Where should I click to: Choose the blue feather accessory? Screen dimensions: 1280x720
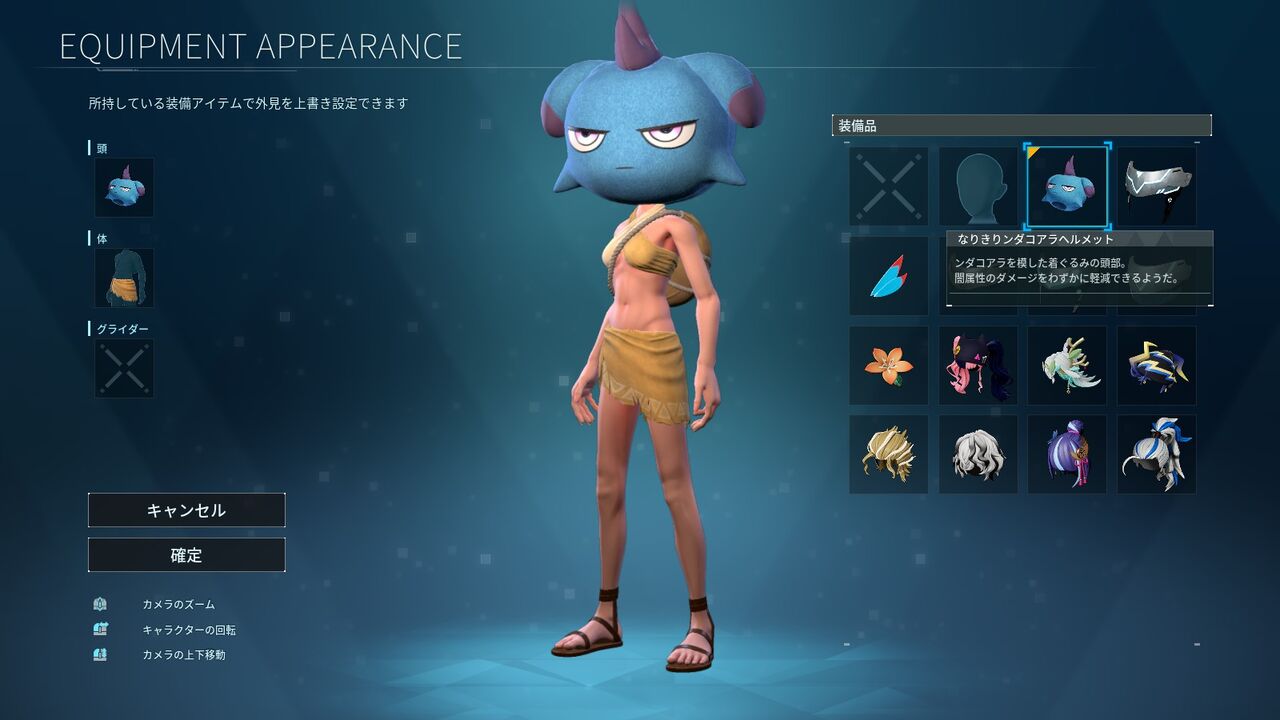[x=889, y=276]
